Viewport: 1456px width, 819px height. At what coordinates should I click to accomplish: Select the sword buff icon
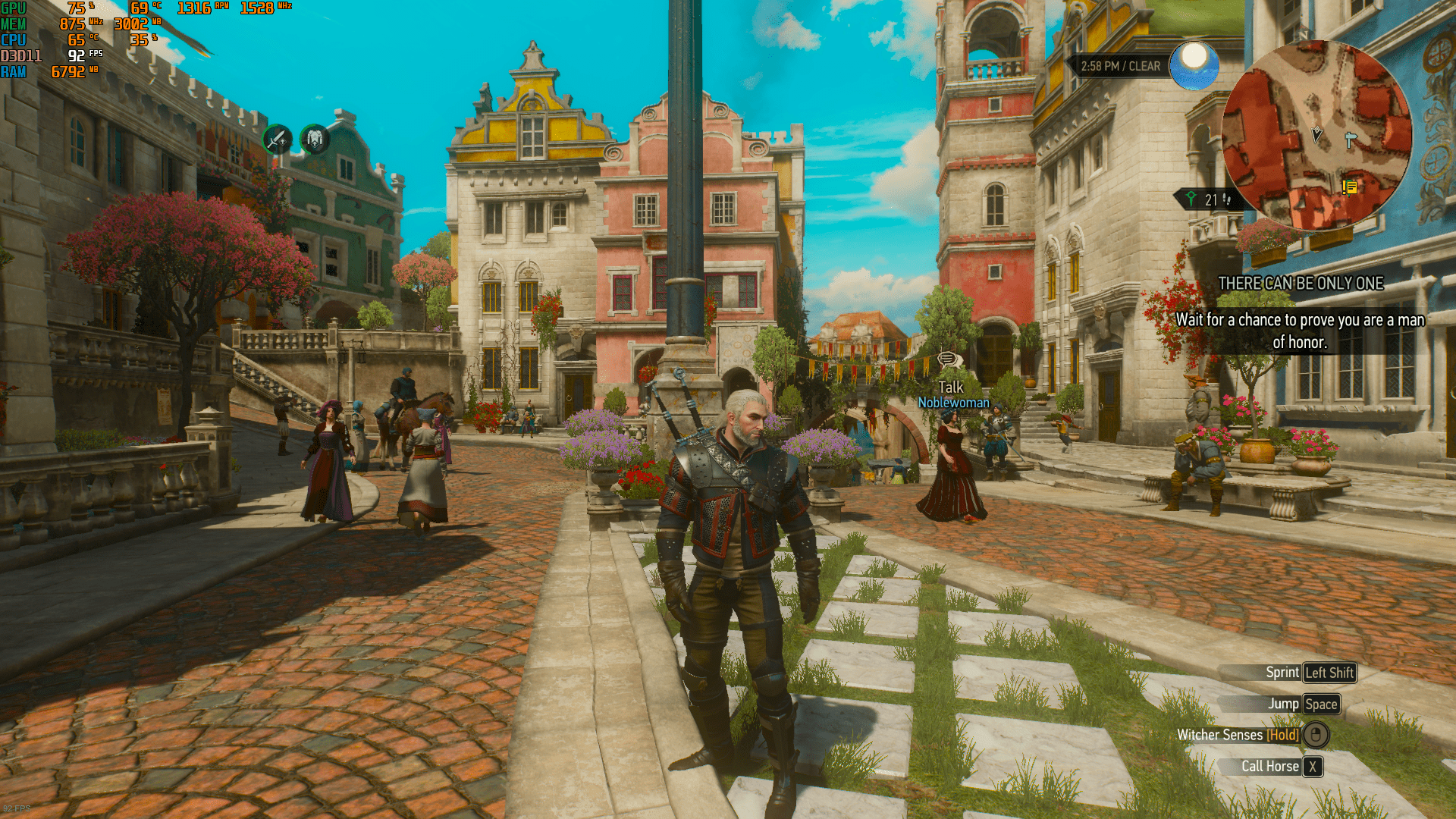click(x=278, y=140)
